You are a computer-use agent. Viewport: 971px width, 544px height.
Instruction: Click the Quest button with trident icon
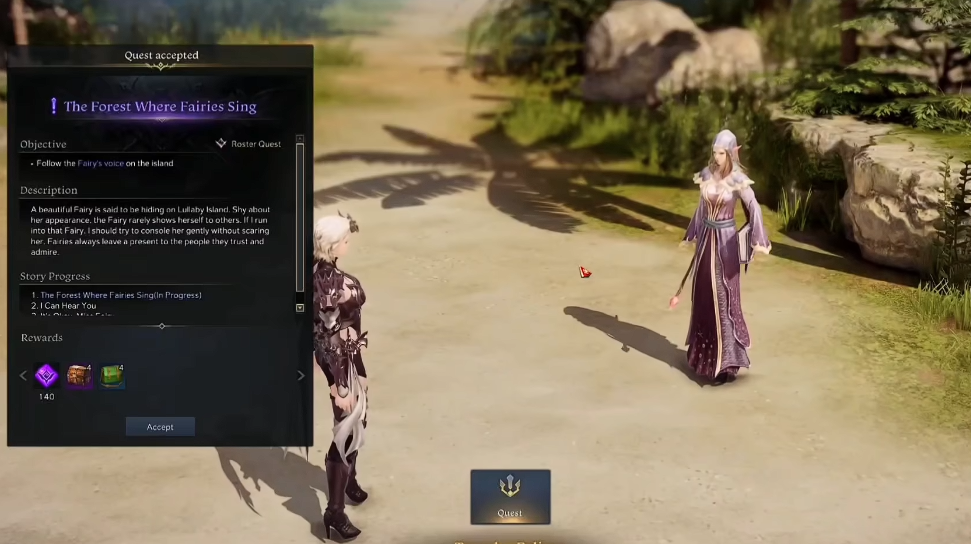(510, 496)
